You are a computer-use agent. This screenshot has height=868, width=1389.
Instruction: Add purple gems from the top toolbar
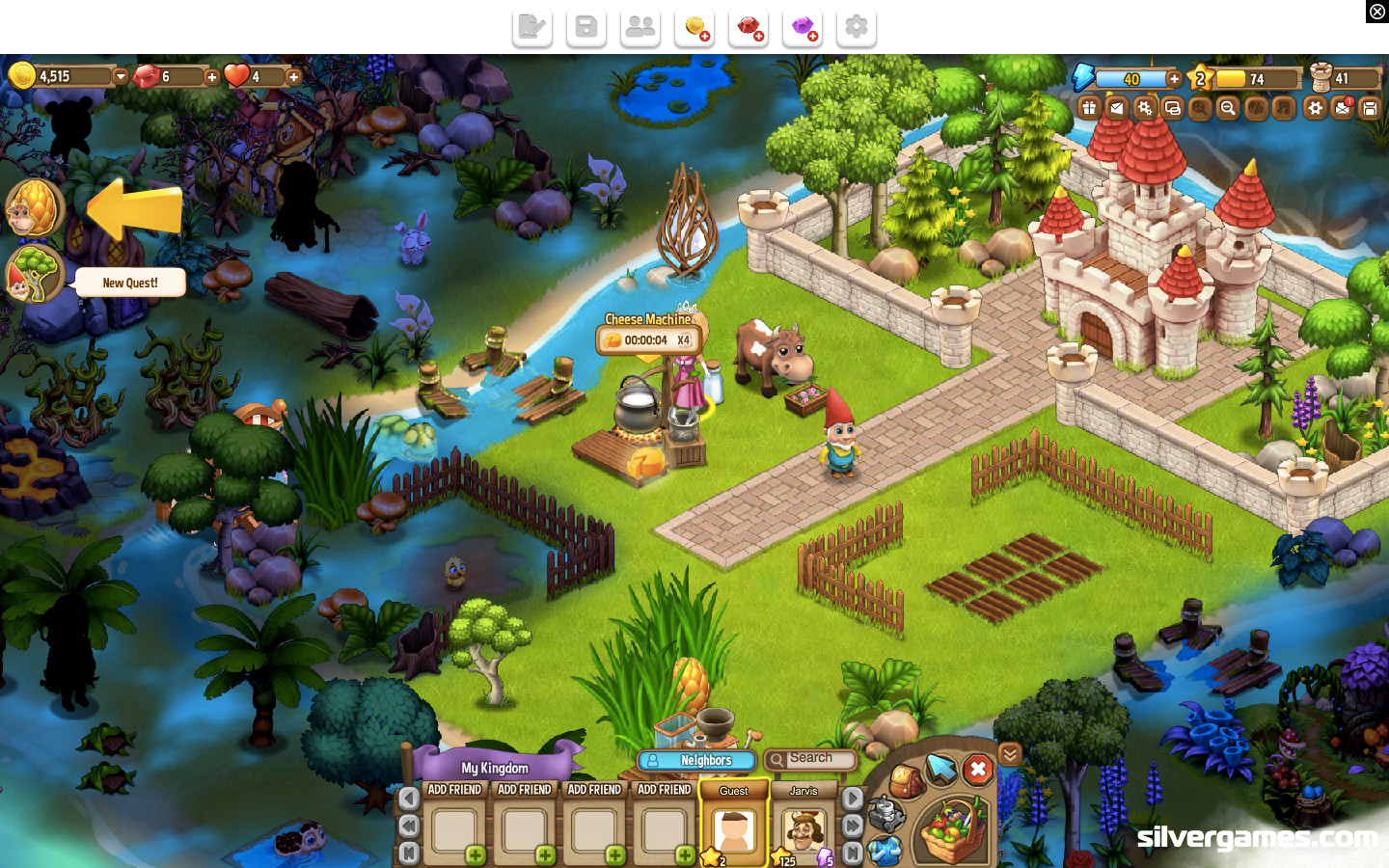point(803,28)
